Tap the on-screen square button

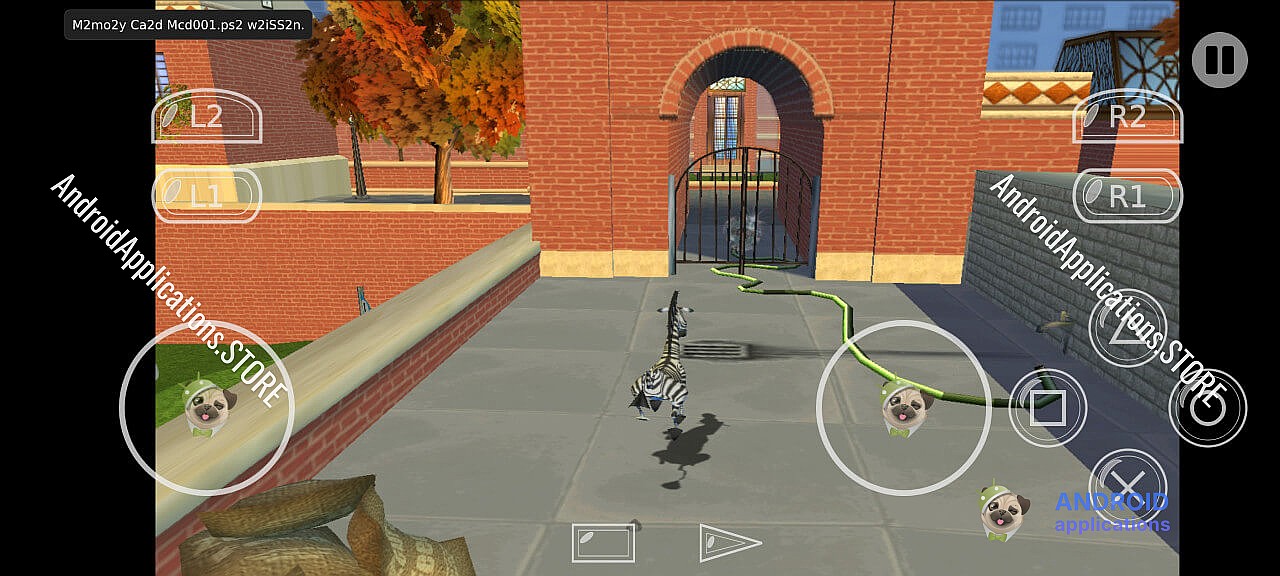pos(1047,408)
